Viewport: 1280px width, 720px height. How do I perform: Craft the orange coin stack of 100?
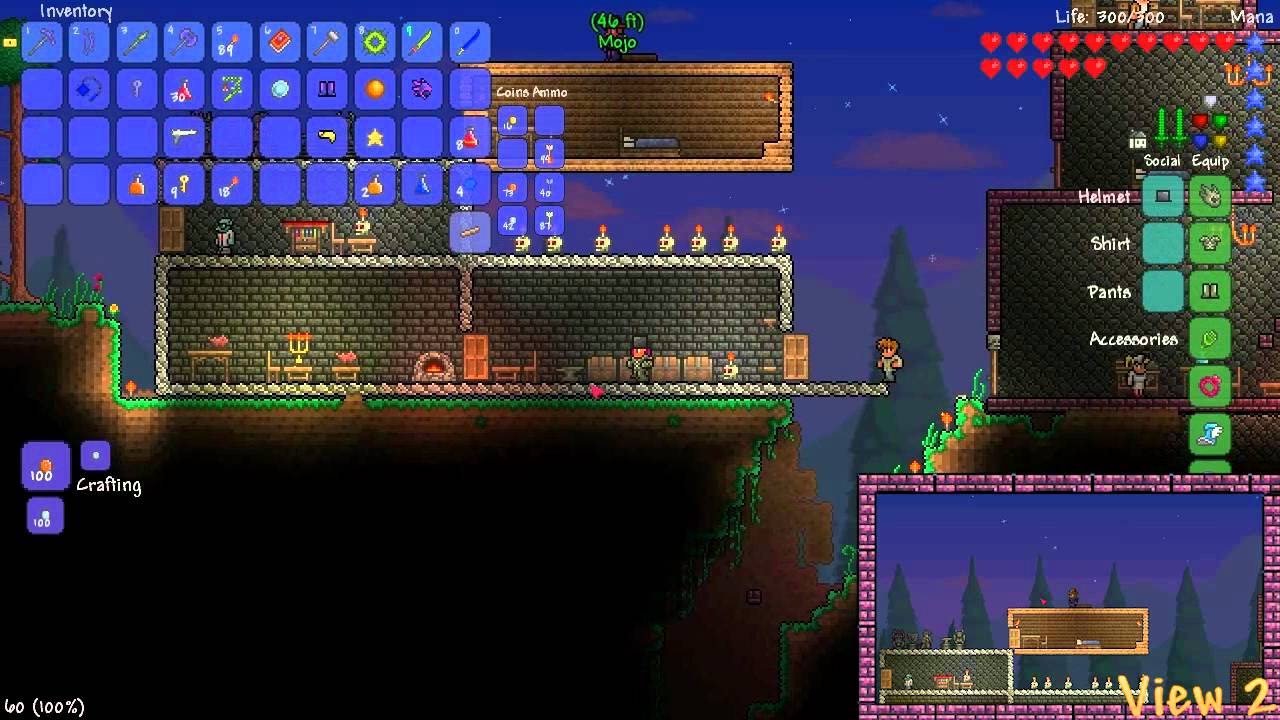[x=45, y=467]
